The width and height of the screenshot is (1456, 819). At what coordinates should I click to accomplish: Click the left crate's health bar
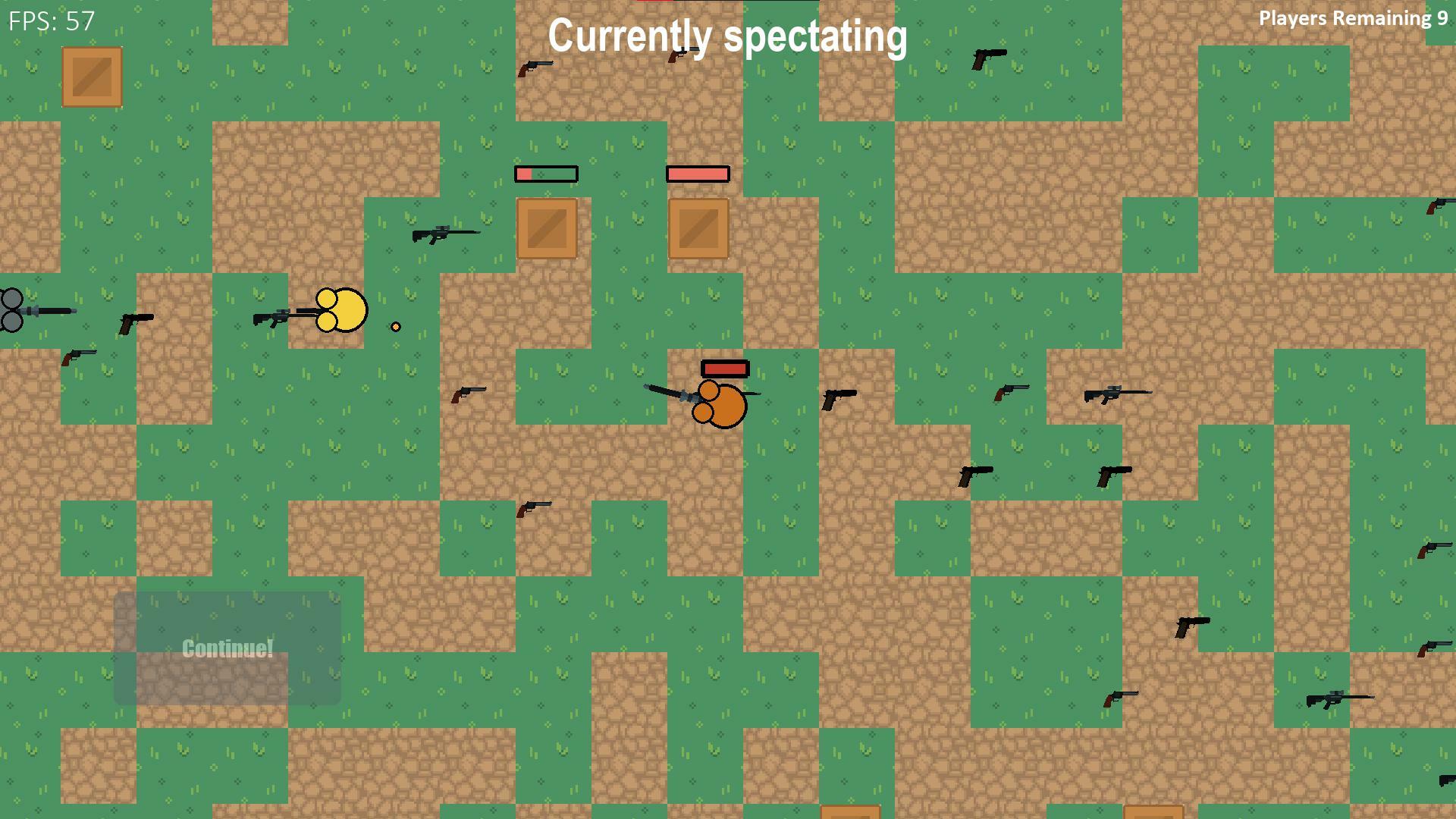(546, 174)
